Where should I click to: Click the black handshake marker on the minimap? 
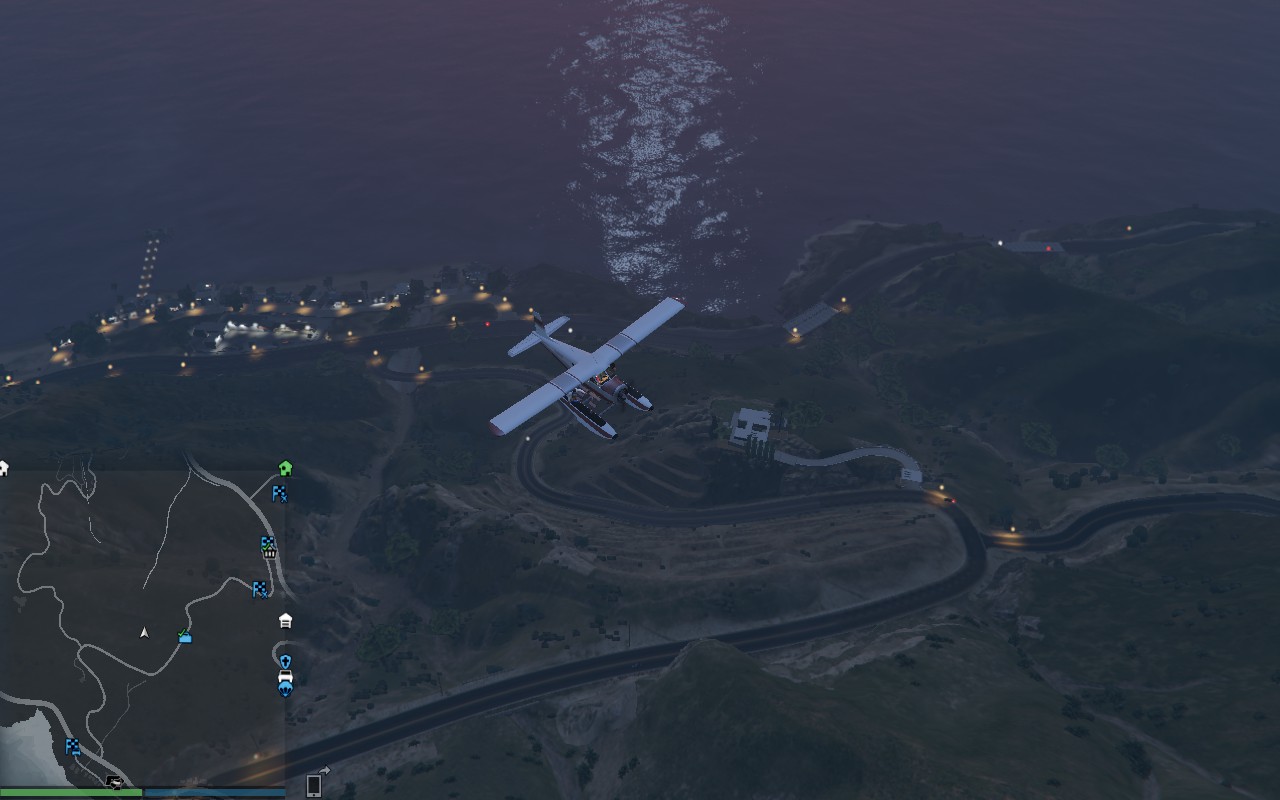click(x=115, y=782)
